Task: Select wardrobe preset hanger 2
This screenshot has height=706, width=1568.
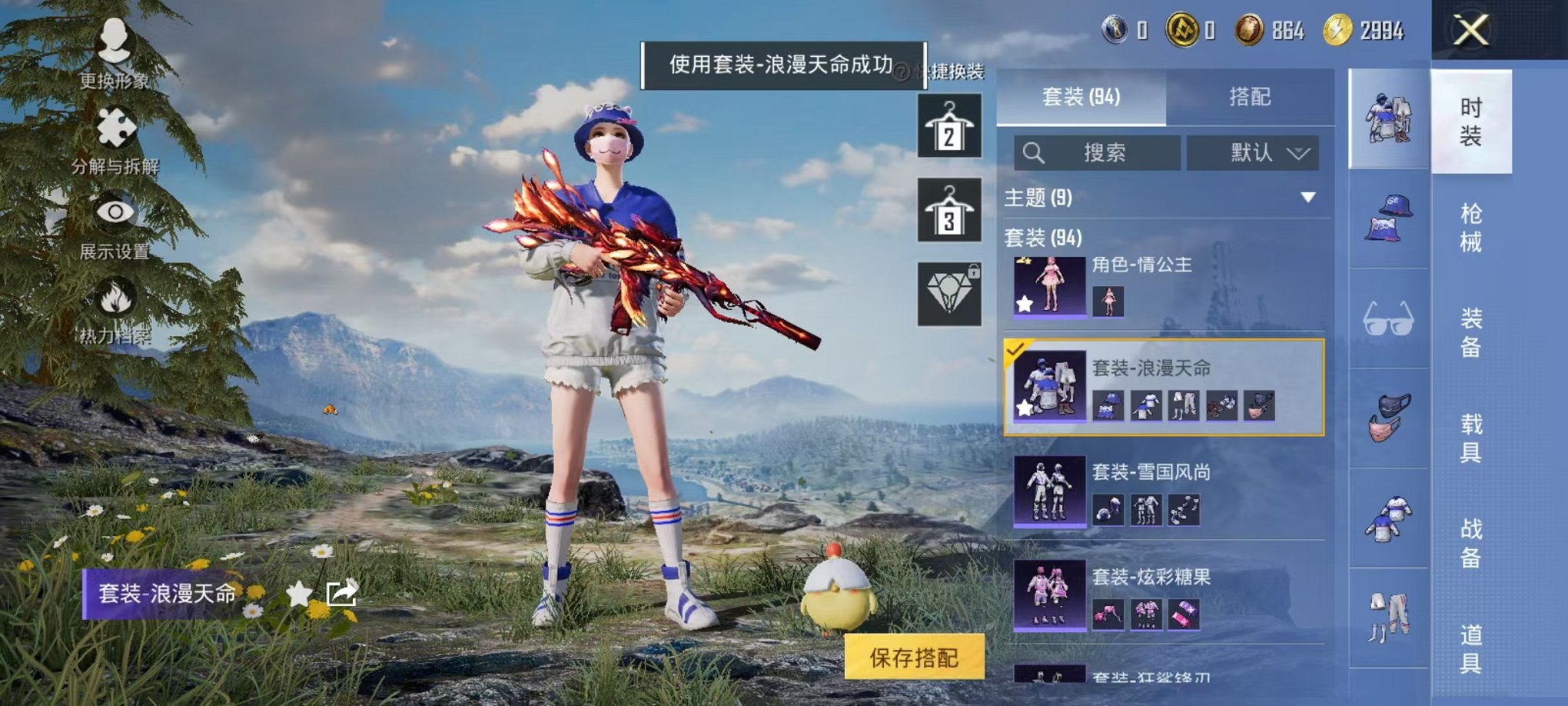Action: (950, 125)
